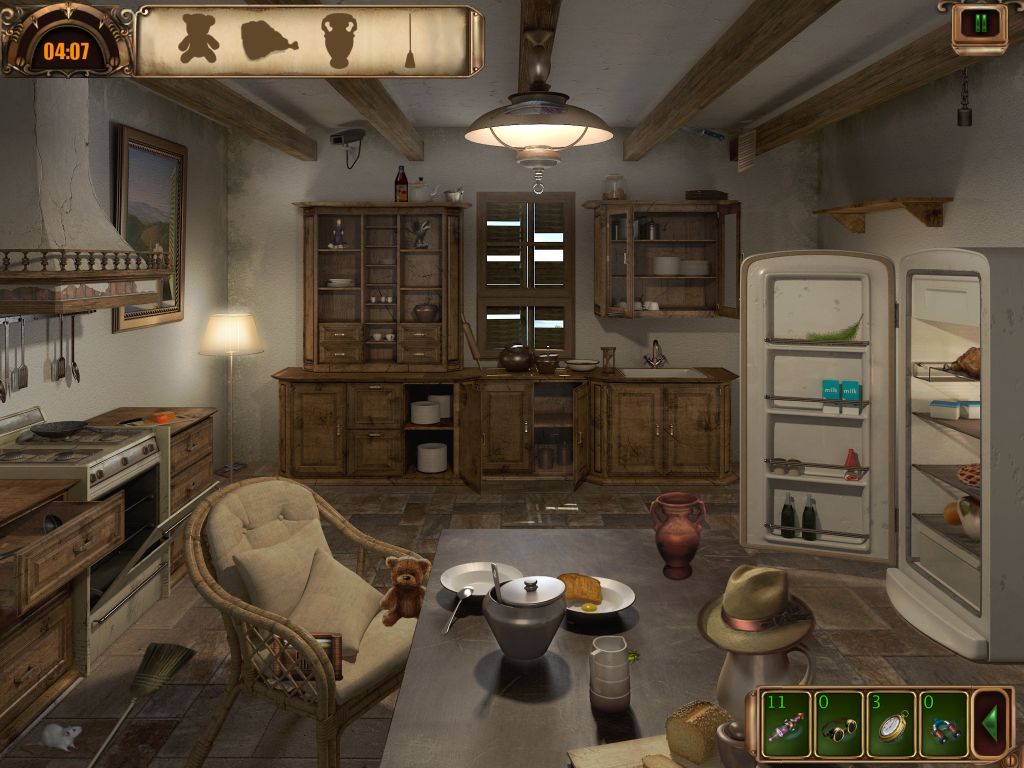This screenshot has width=1024, height=768.
Task: Click the vase silhouette in the item list
Action: 339,41
